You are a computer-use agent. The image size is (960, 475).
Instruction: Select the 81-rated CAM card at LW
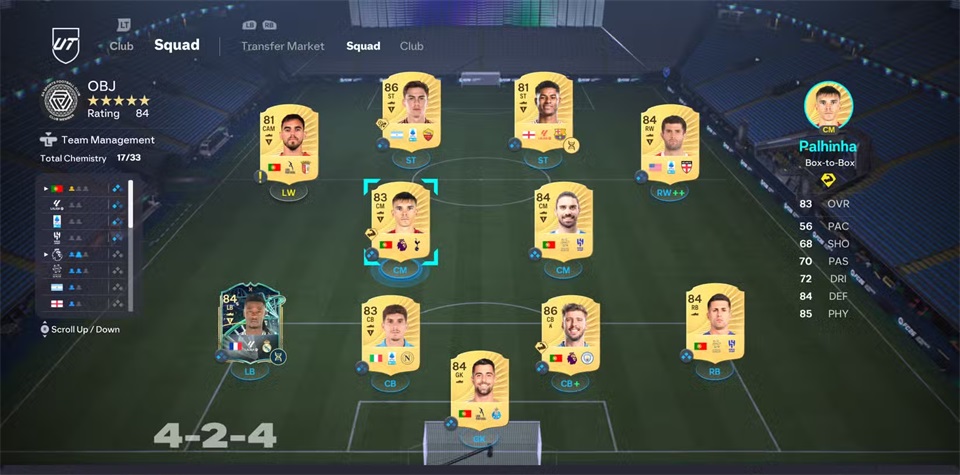[281, 144]
